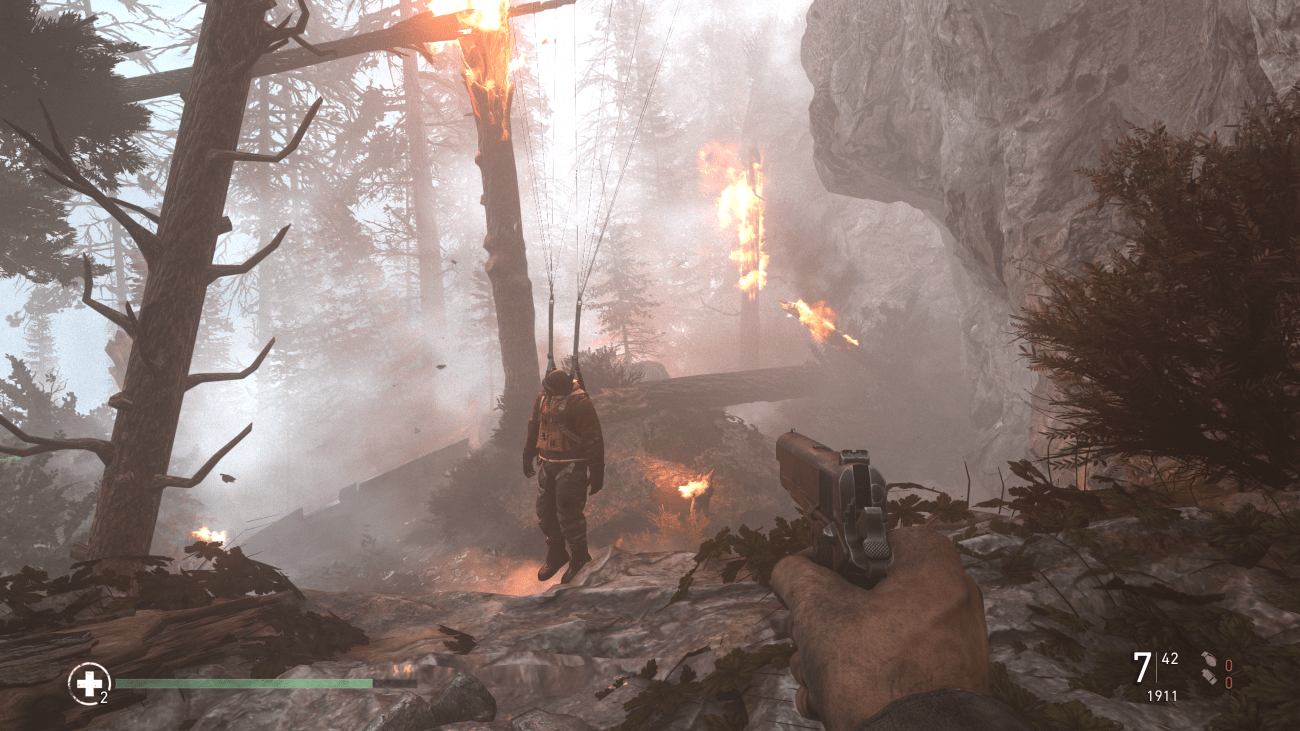Image resolution: width=1300 pixels, height=731 pixels.
Task: Click the frag grenade icon
Action: click(x=1209, y=660)
